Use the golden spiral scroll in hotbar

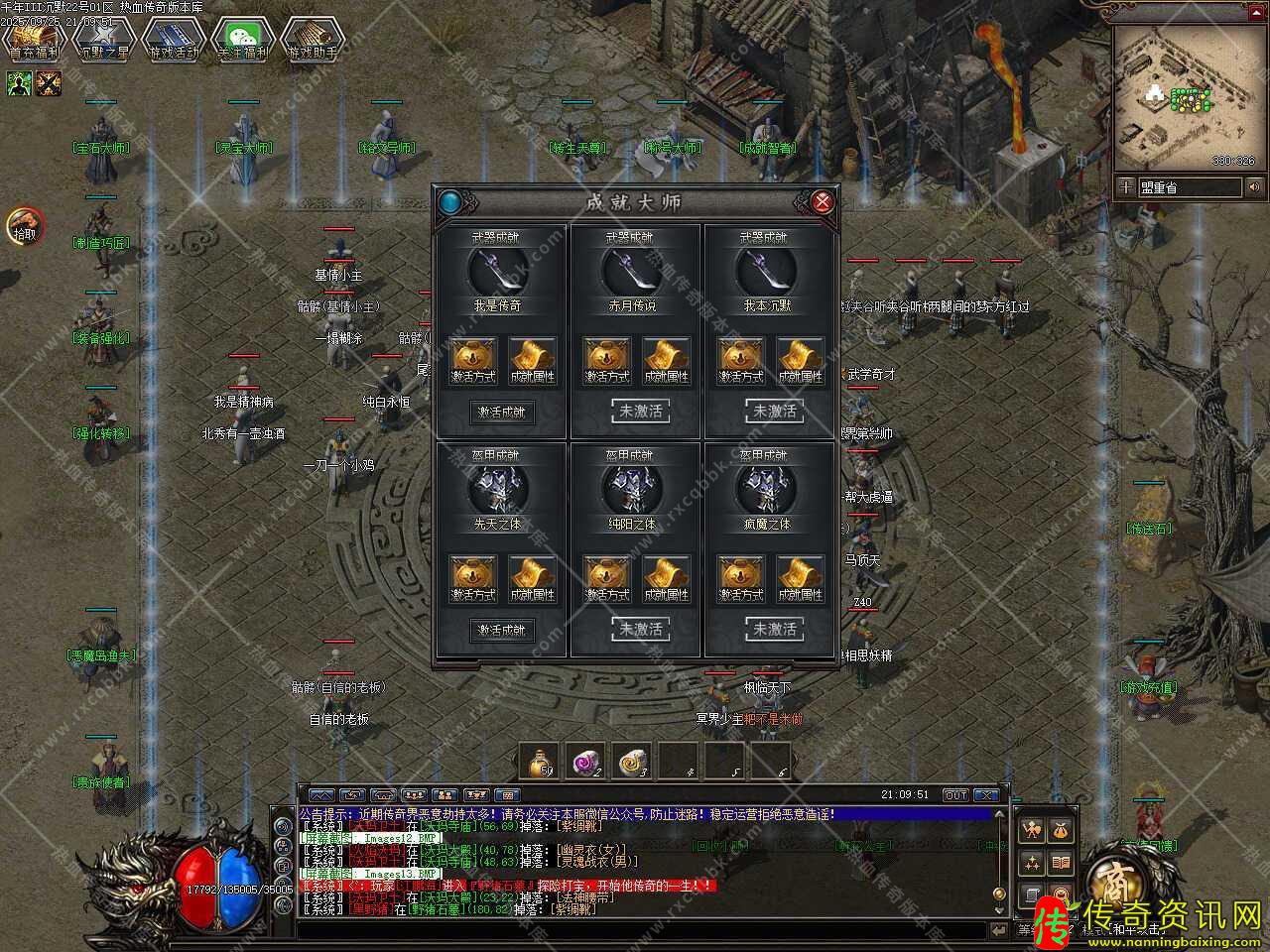(631, 762)
